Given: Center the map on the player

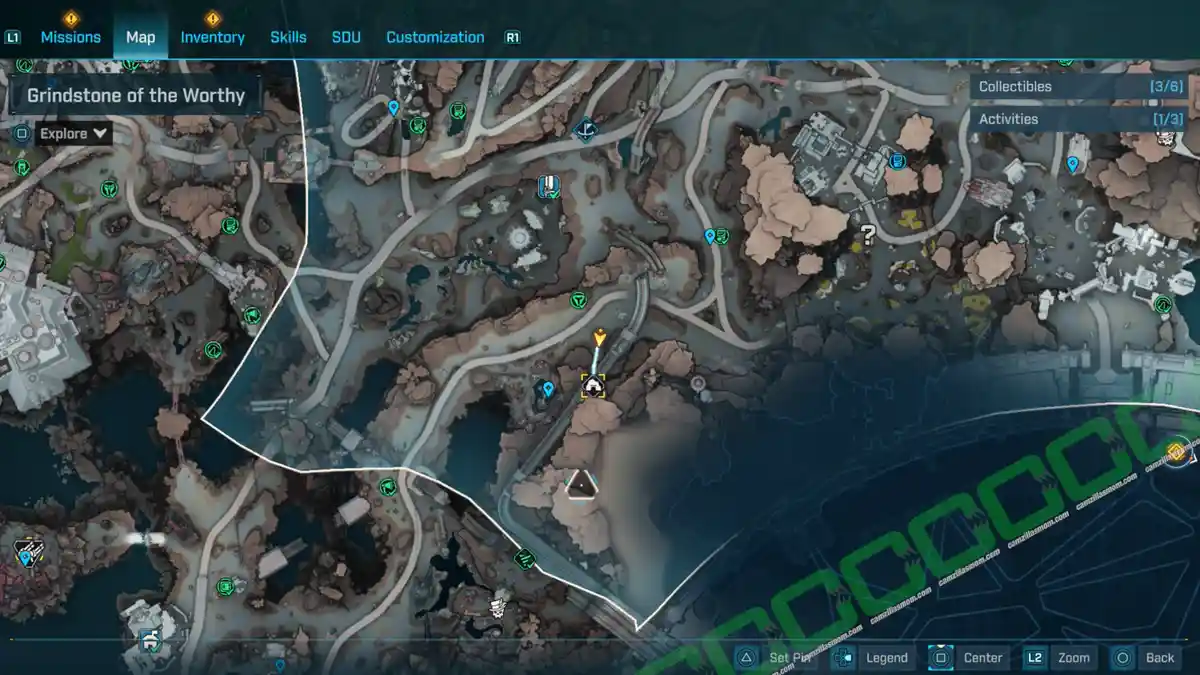Looking at the screenshot, I should (969, 657).
